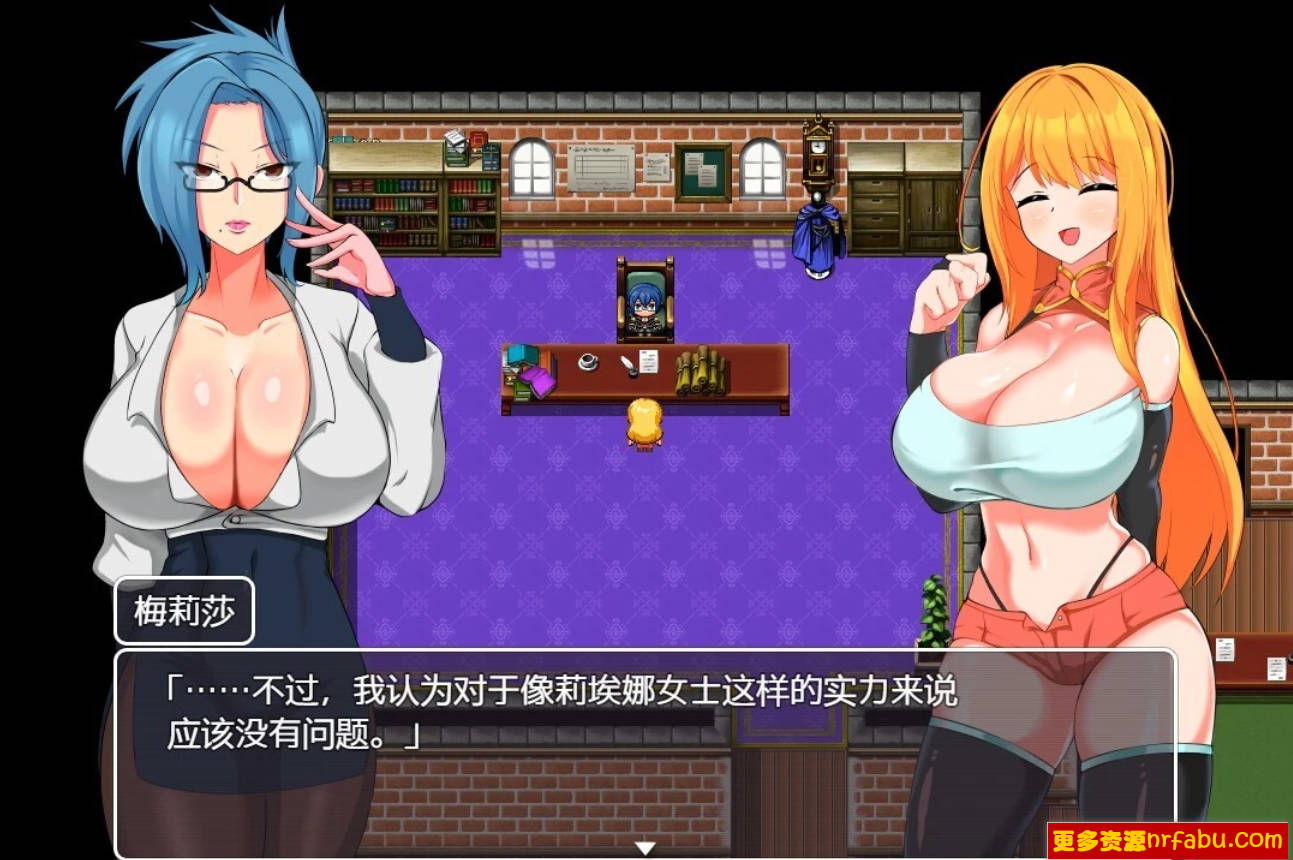Click the 梅莉莎 name box
The width and height of the screenshot is (1293, 860).
coord(185,608)
